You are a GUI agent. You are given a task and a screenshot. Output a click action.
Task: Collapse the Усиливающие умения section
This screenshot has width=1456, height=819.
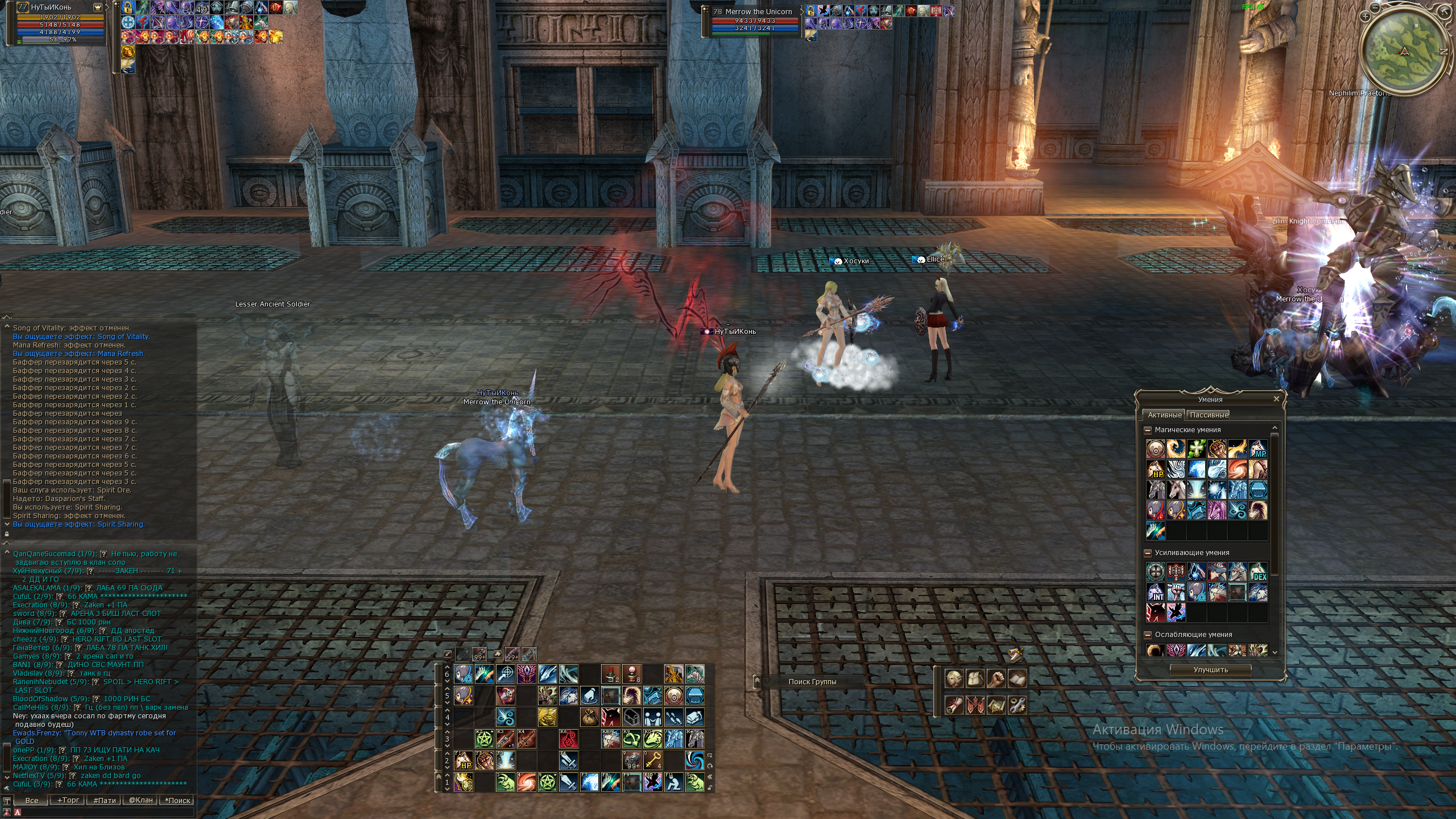(x=1148, y=553)
